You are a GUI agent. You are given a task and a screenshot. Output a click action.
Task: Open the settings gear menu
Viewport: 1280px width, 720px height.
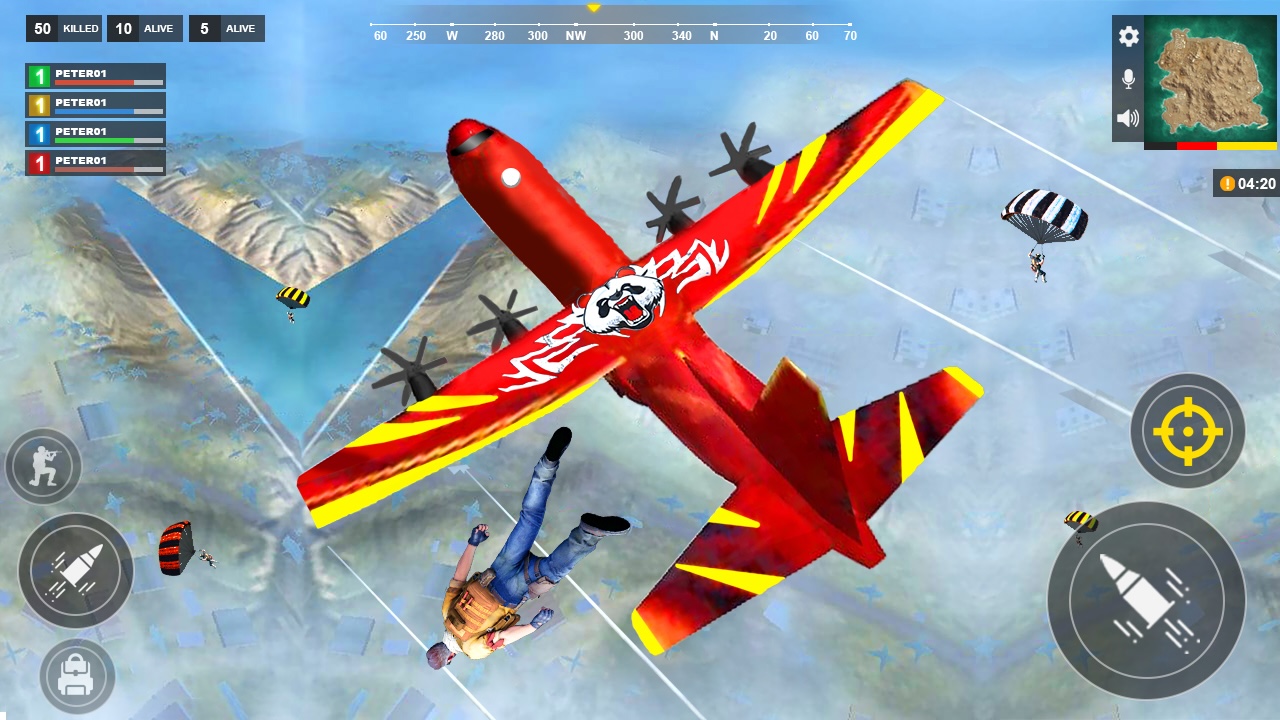pyautogui.click(x=1128, y=37)
